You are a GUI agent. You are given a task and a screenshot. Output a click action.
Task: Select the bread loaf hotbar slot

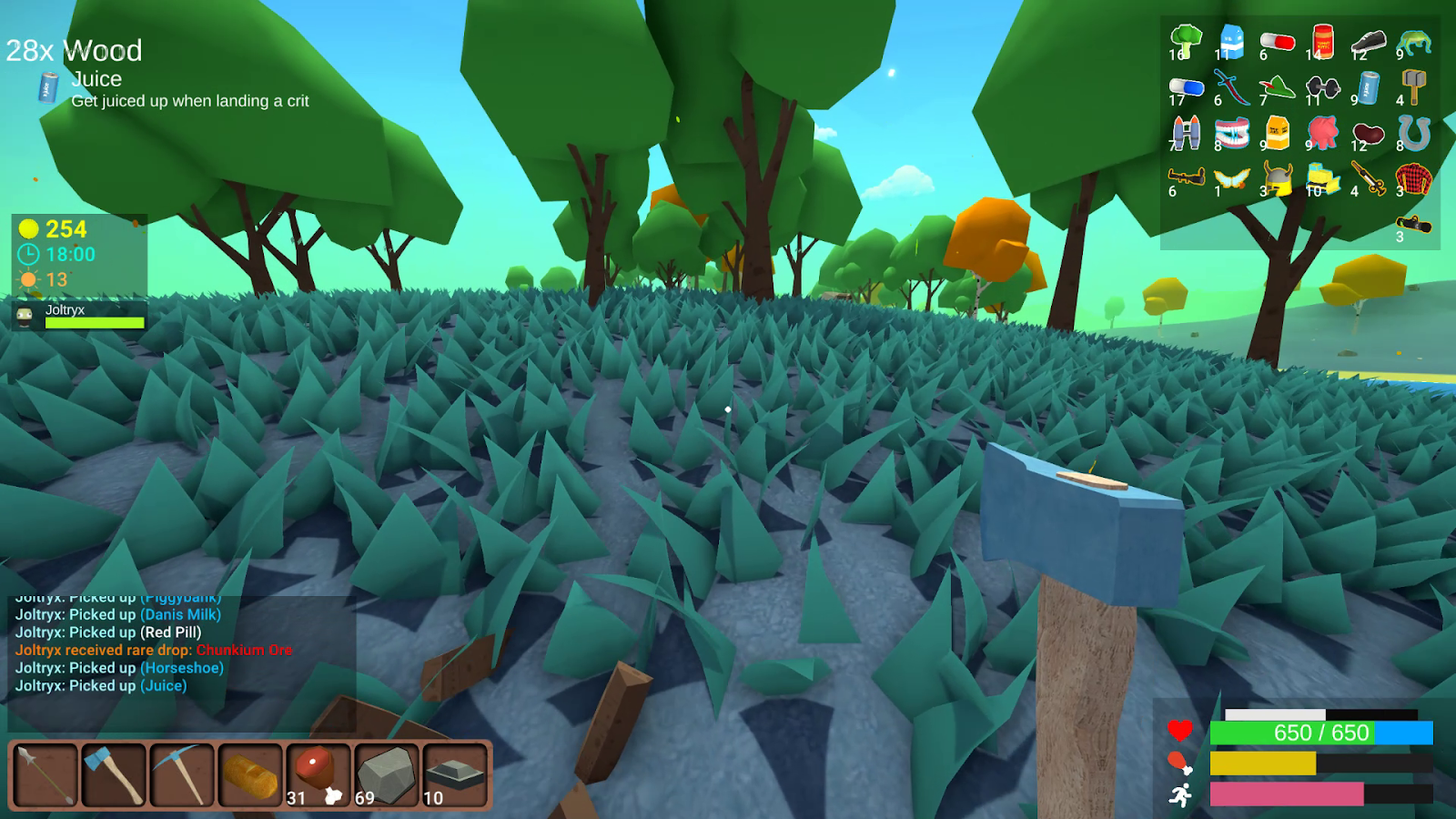(250, 774)
